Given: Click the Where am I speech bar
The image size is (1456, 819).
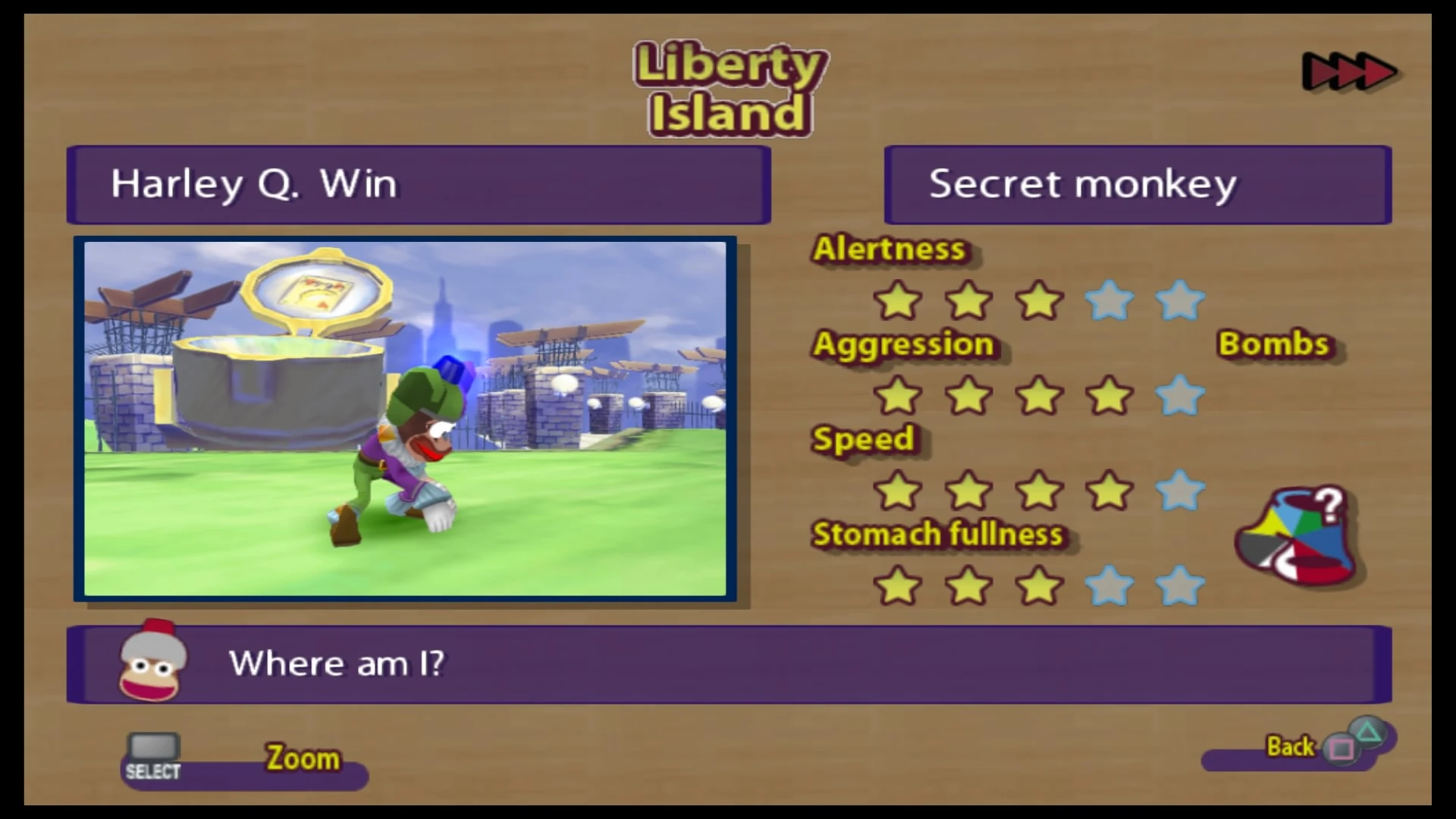Looking at the screenshot, I should point(728,664).
